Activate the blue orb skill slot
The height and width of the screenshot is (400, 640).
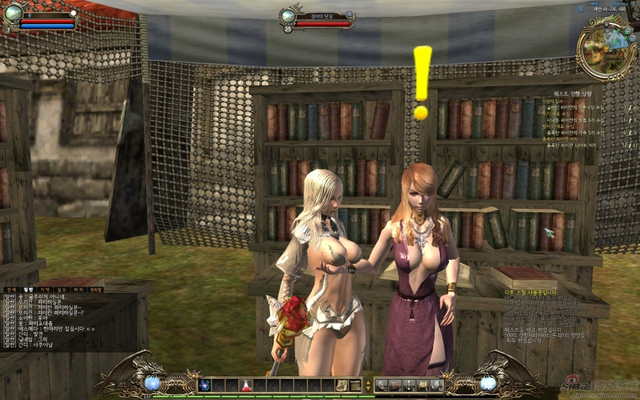(205, 385)
